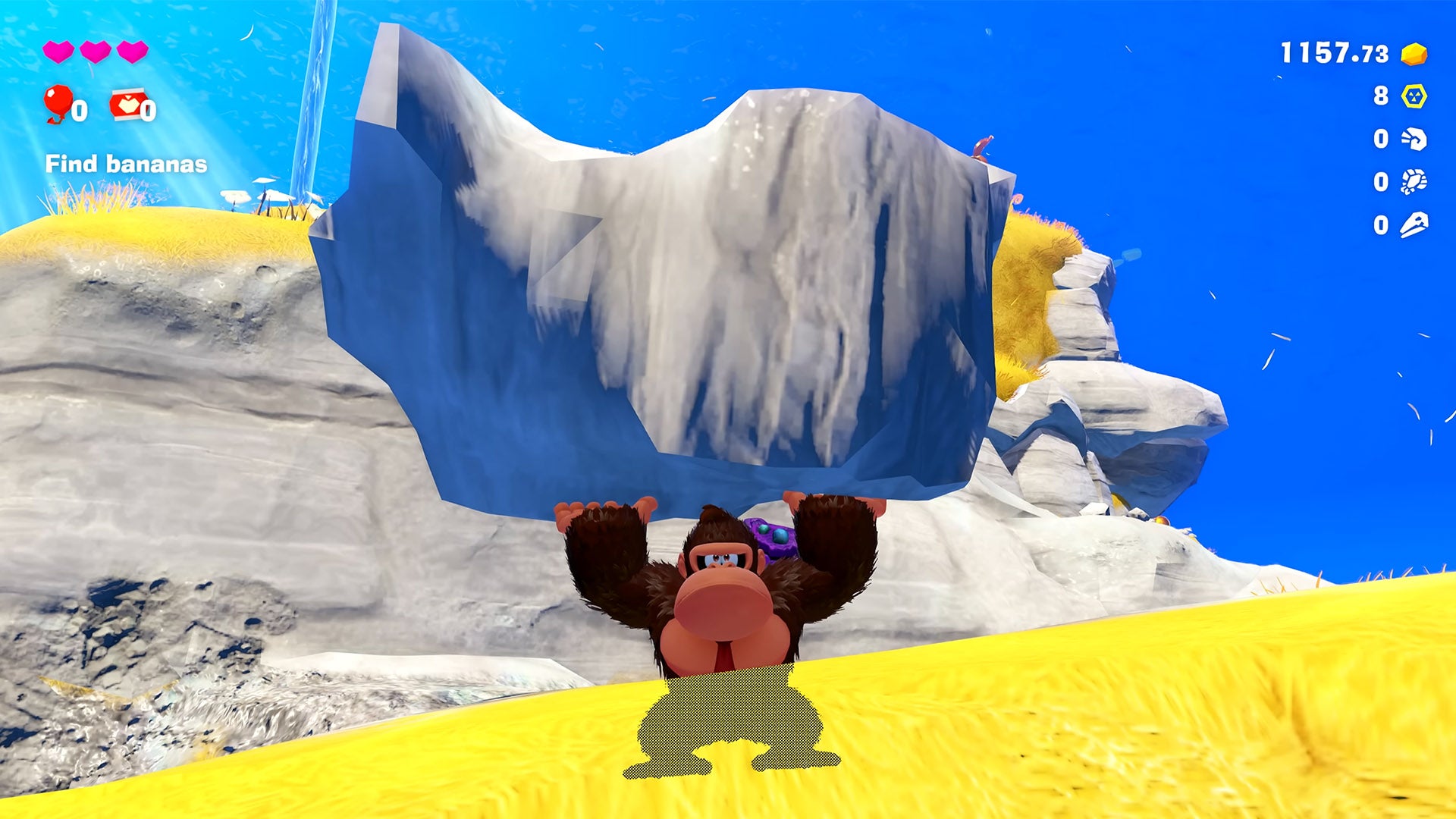The height and width of the screenshot is (819, 1456).
Task: Click the gold amount reading 1157.73
Action: [x=1333, y=53]
